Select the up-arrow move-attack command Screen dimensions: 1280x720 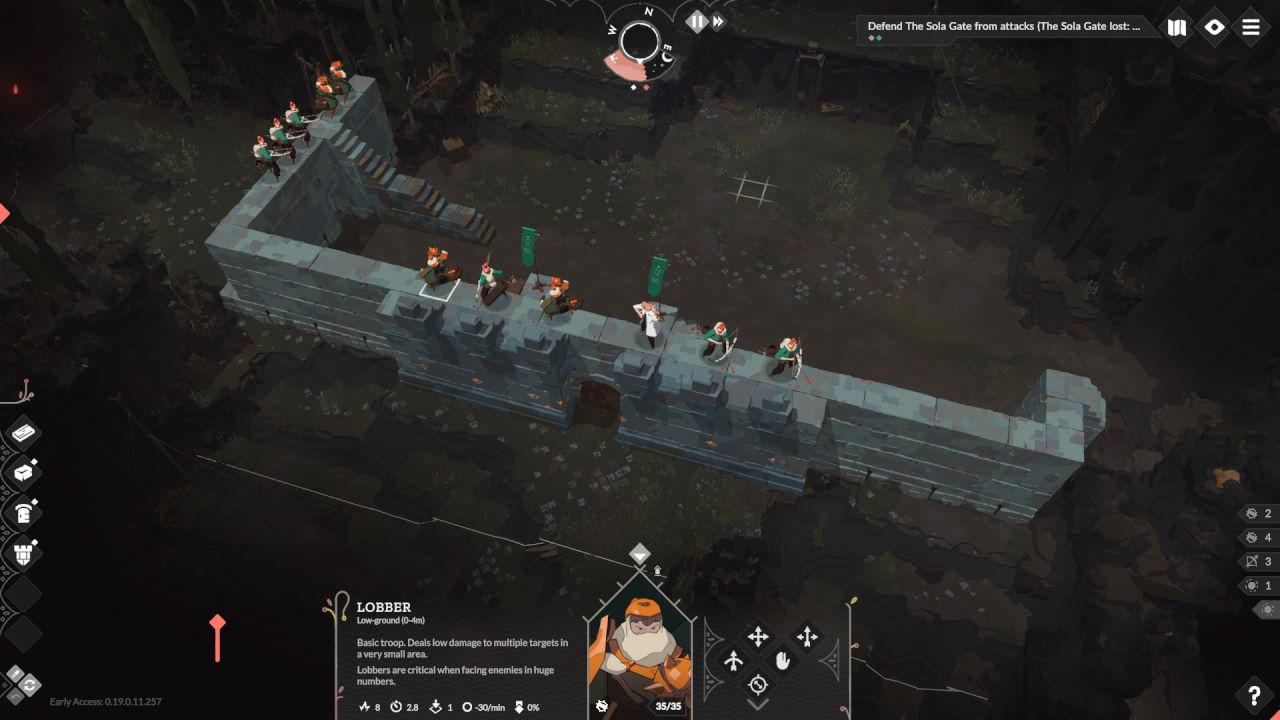tap(807, 636)
